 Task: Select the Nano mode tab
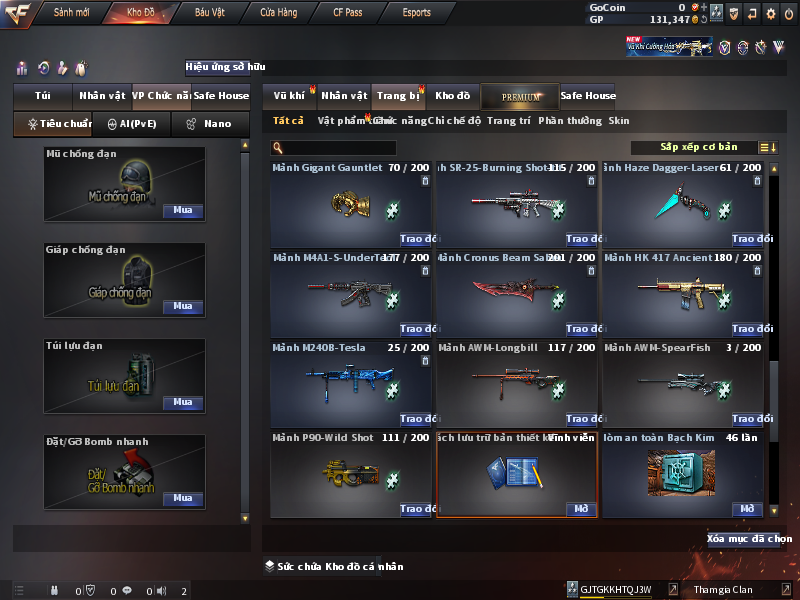(210, 124)
